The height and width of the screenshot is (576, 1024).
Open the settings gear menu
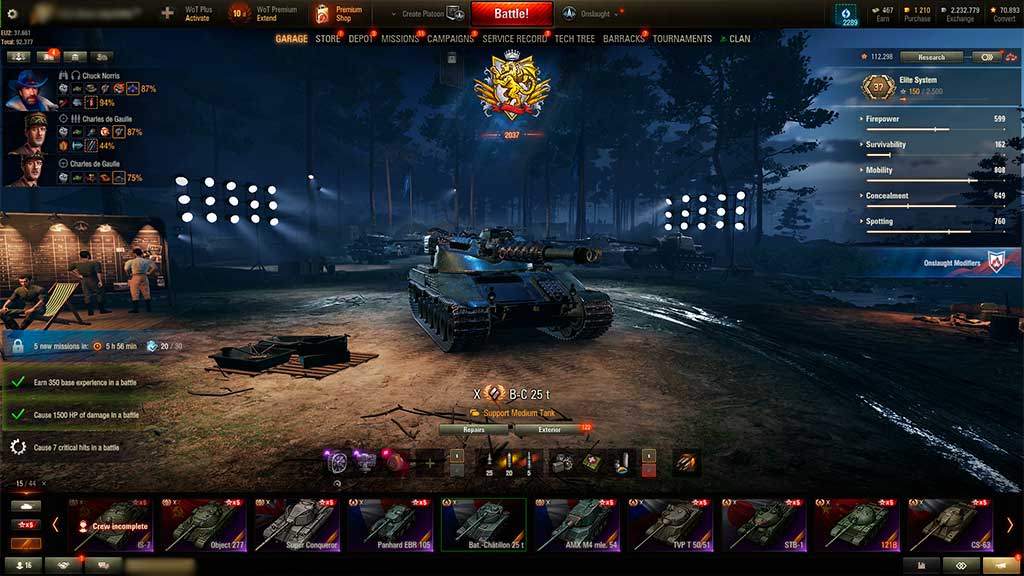pos(13,14)
